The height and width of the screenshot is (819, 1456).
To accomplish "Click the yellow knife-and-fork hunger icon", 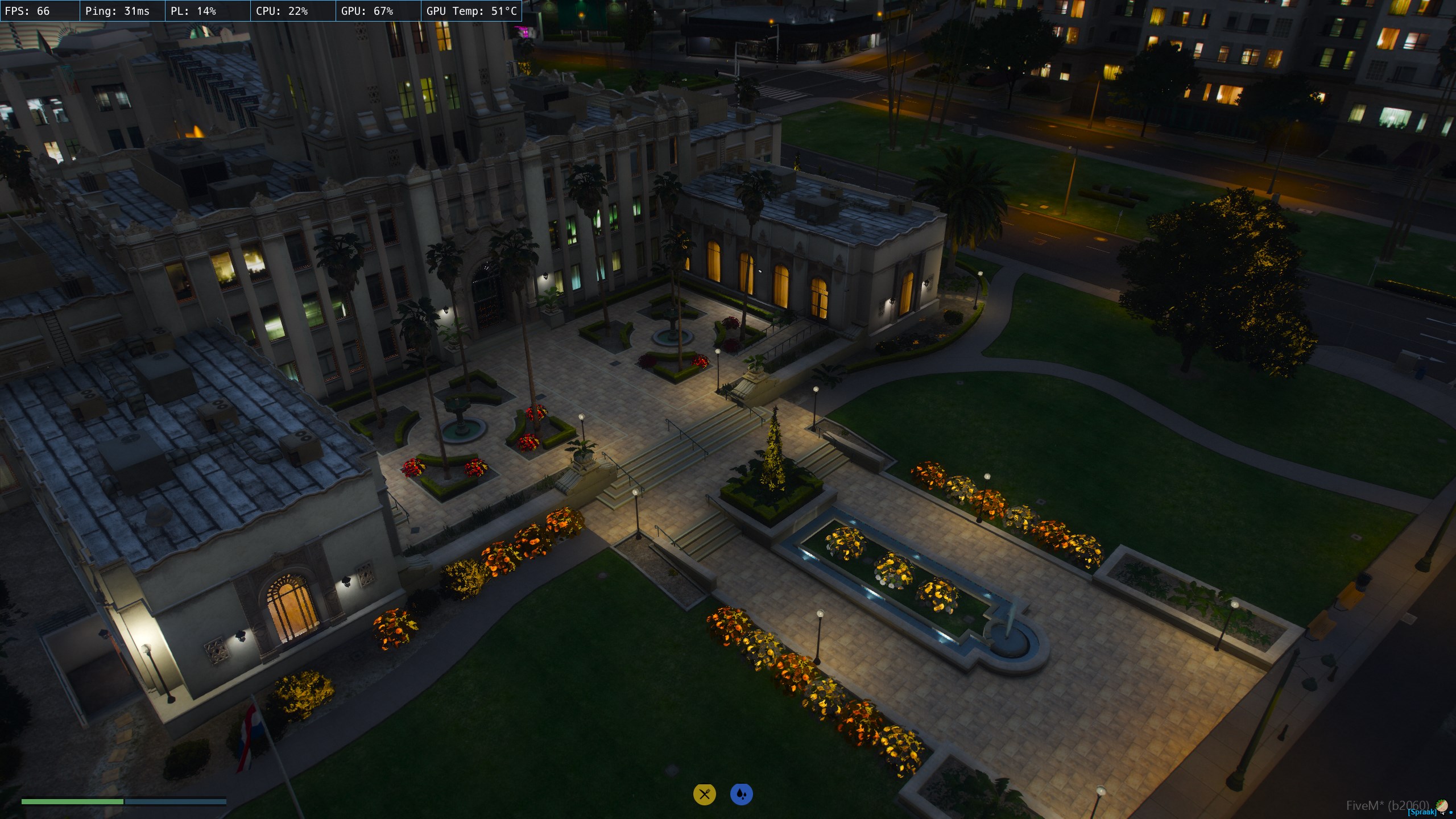I will (x=704, y=794).
